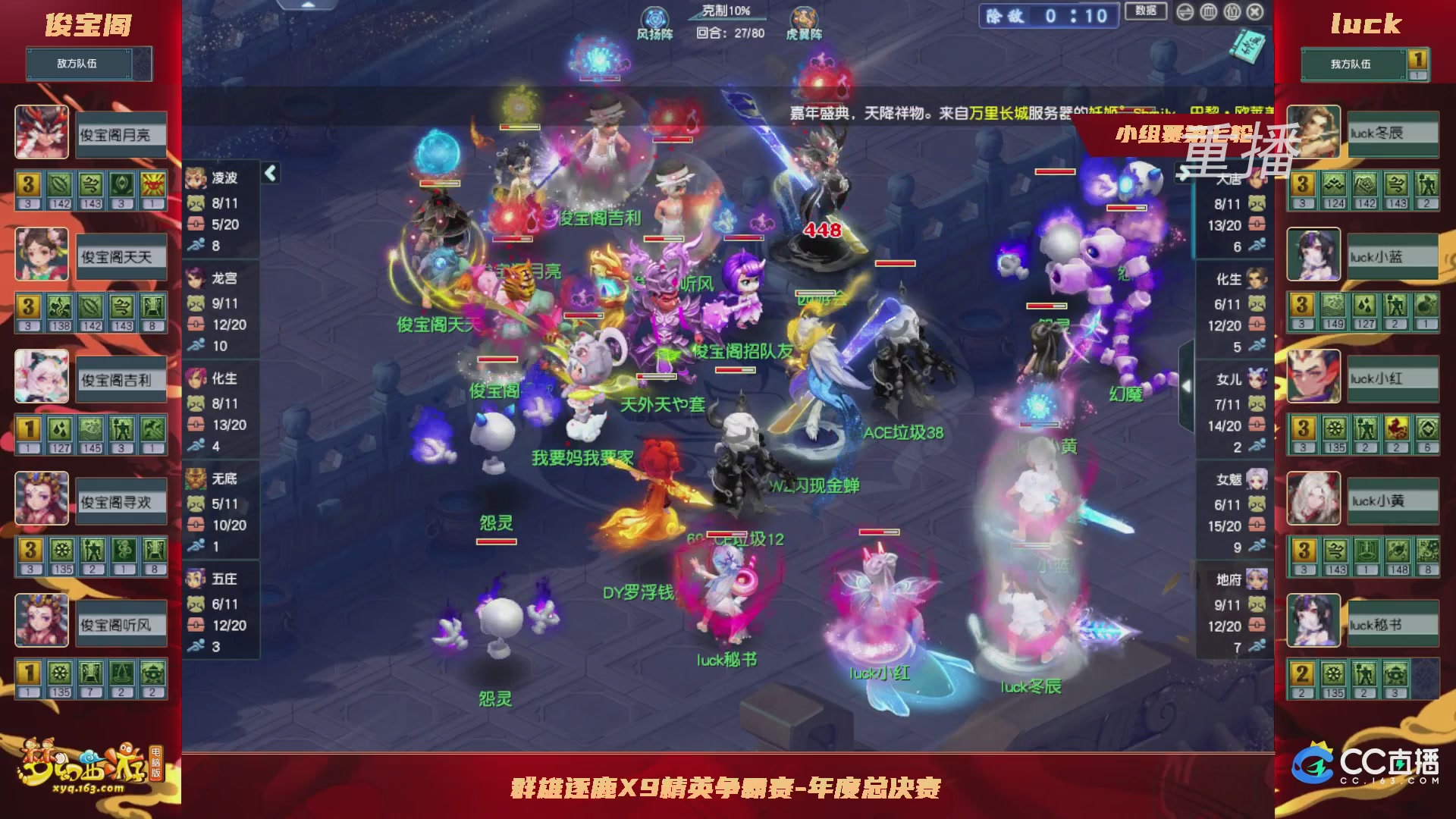The width and height of the screenshot is (1456, 819).
Task: Click the circular swap-arrows icon in top-right toolbar
Action: click(x=1184, y=11)
